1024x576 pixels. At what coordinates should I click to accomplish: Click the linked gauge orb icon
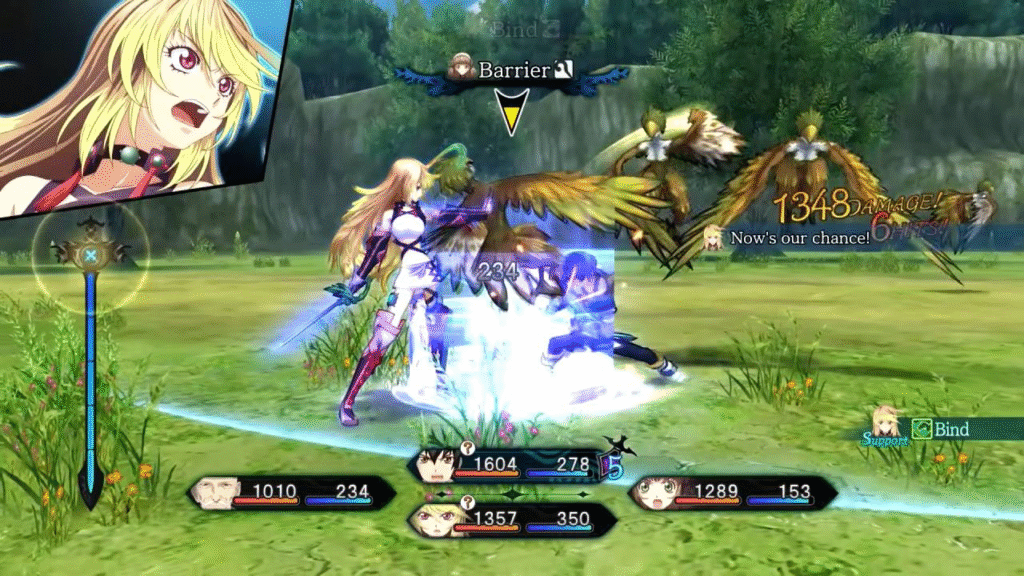tap(90, 257)
